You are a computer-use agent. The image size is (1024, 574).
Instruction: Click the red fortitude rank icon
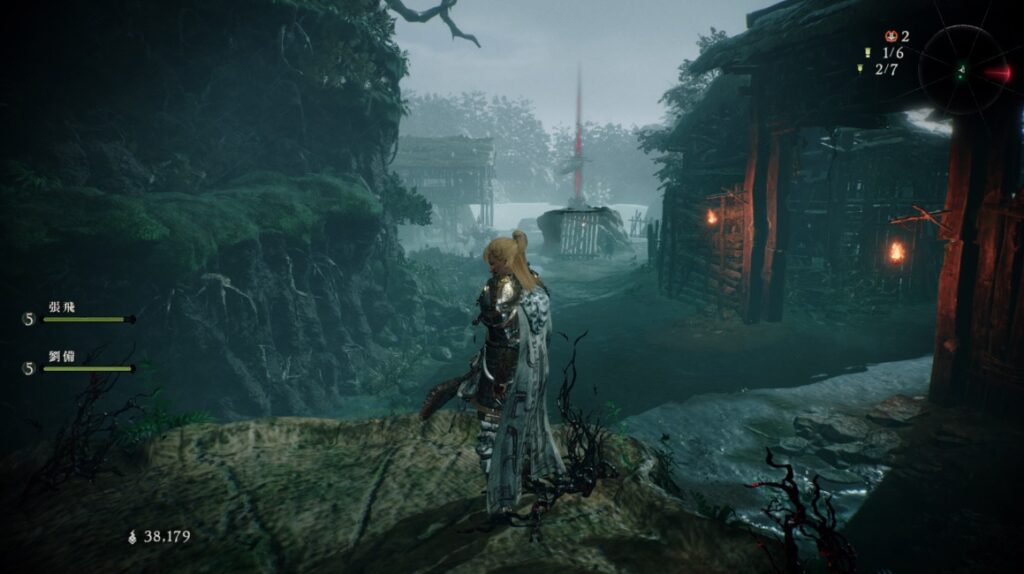tap(887, 36)
